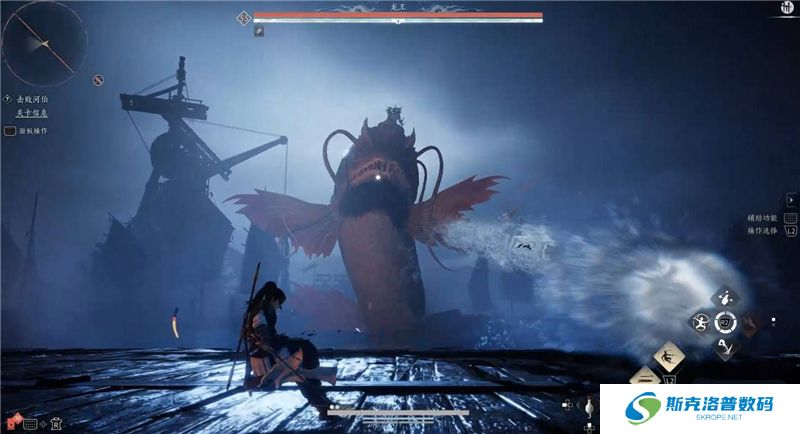Expand the side panel arrow button
The width and height of the screenshot is (800, 434).
point(791,200)
